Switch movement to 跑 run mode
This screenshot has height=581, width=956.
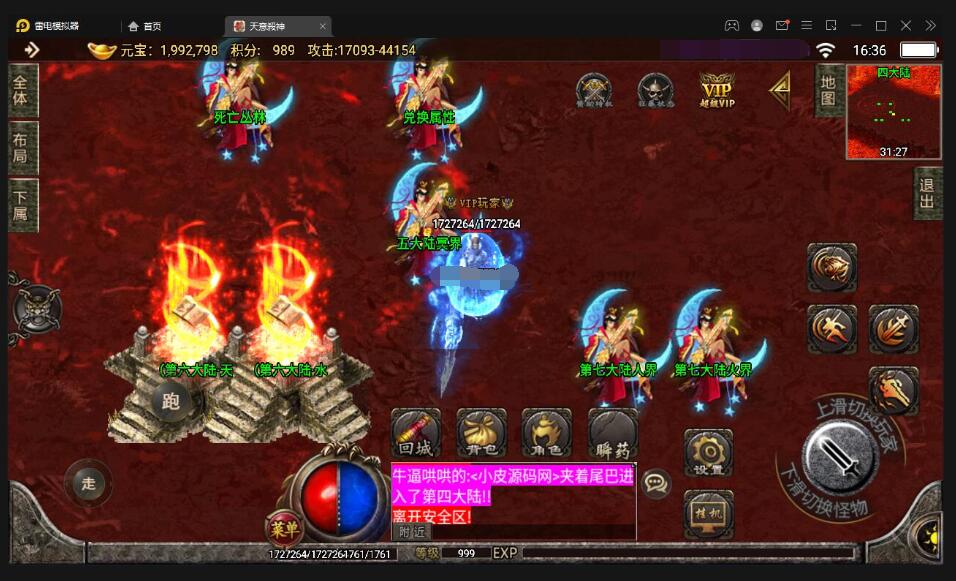pos(171,402)
